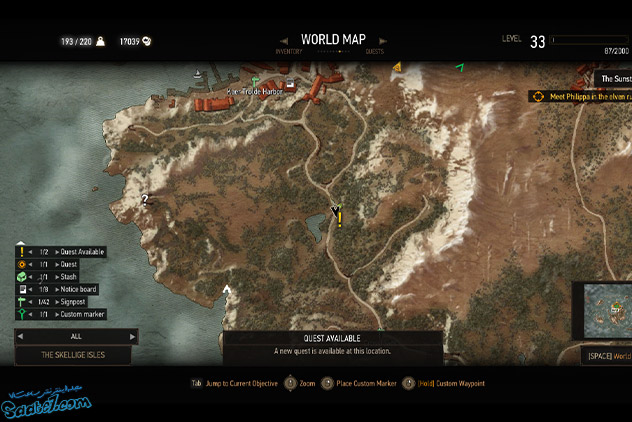The height and width of the screenshot is (422, 632).
Task: Switch to the Quests tab
Action: (375, 50)
